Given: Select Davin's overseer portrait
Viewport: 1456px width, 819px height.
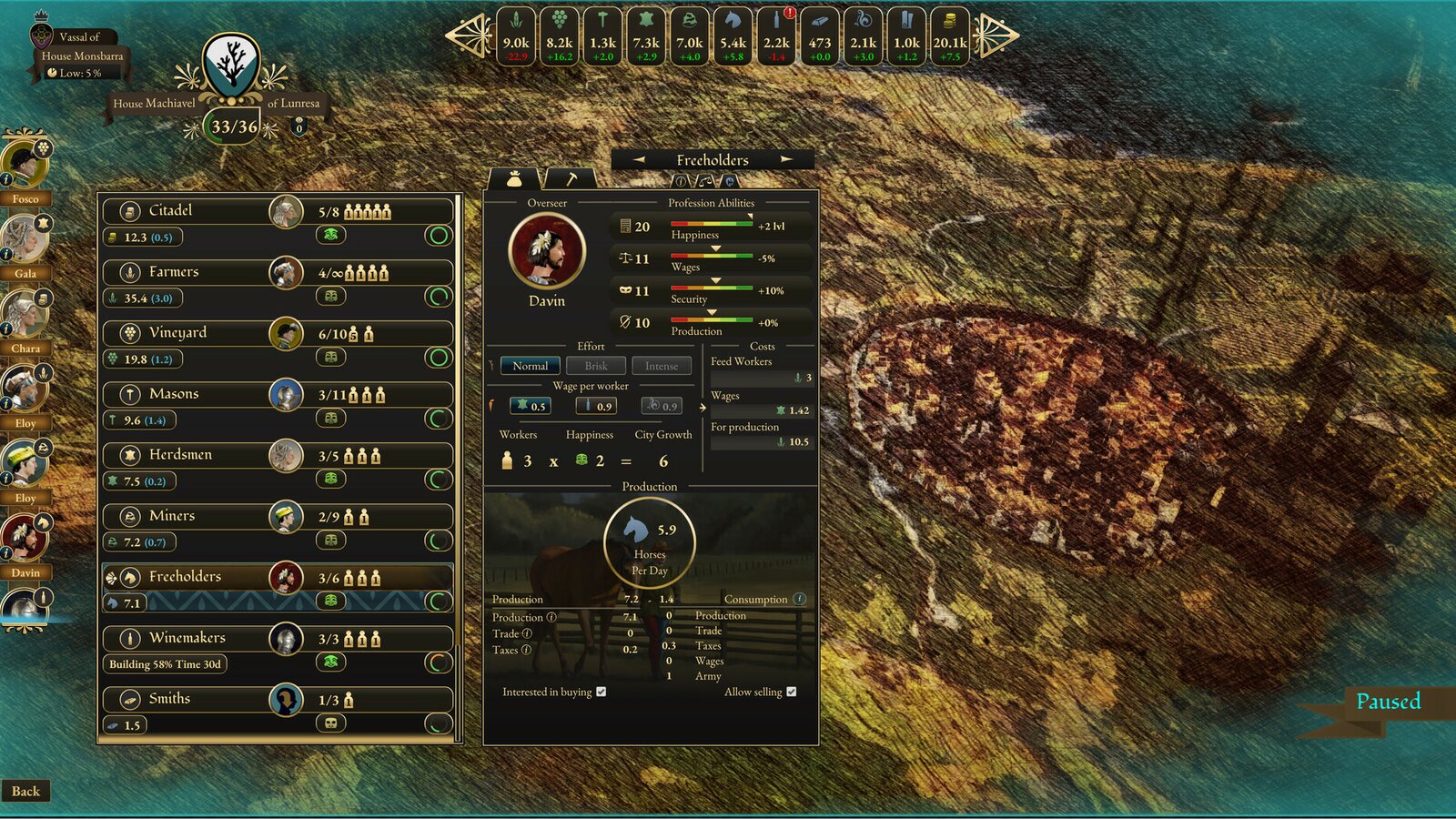Looking at the screenshot, I should (546, 251).
